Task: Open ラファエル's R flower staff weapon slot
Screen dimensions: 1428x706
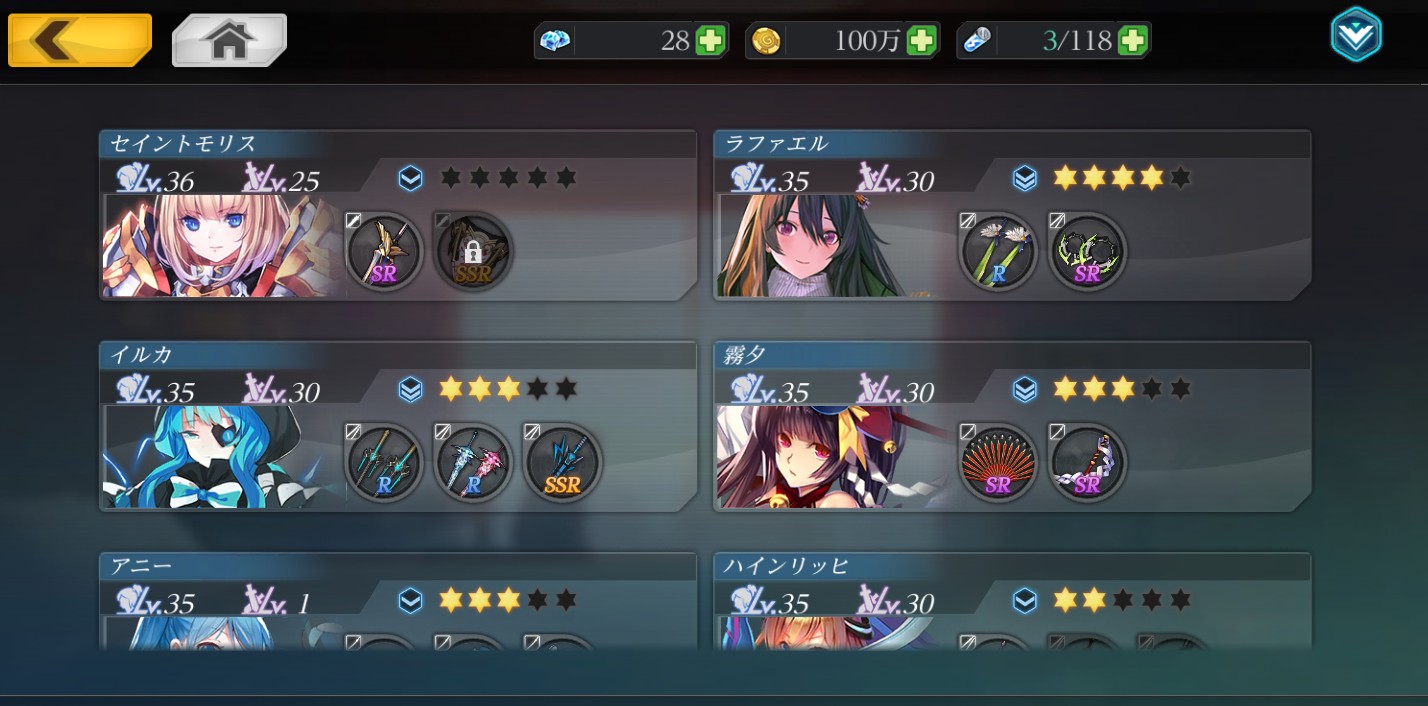Action: click(998, 251)
